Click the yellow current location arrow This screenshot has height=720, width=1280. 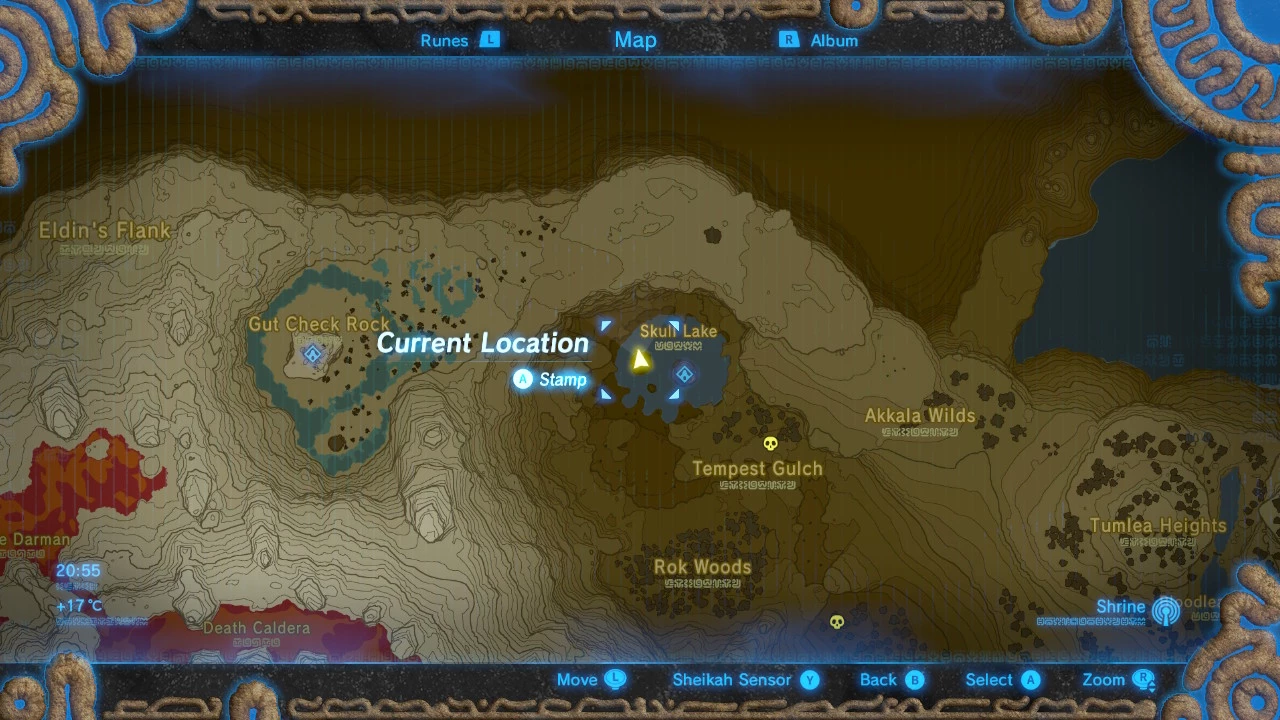640,358
